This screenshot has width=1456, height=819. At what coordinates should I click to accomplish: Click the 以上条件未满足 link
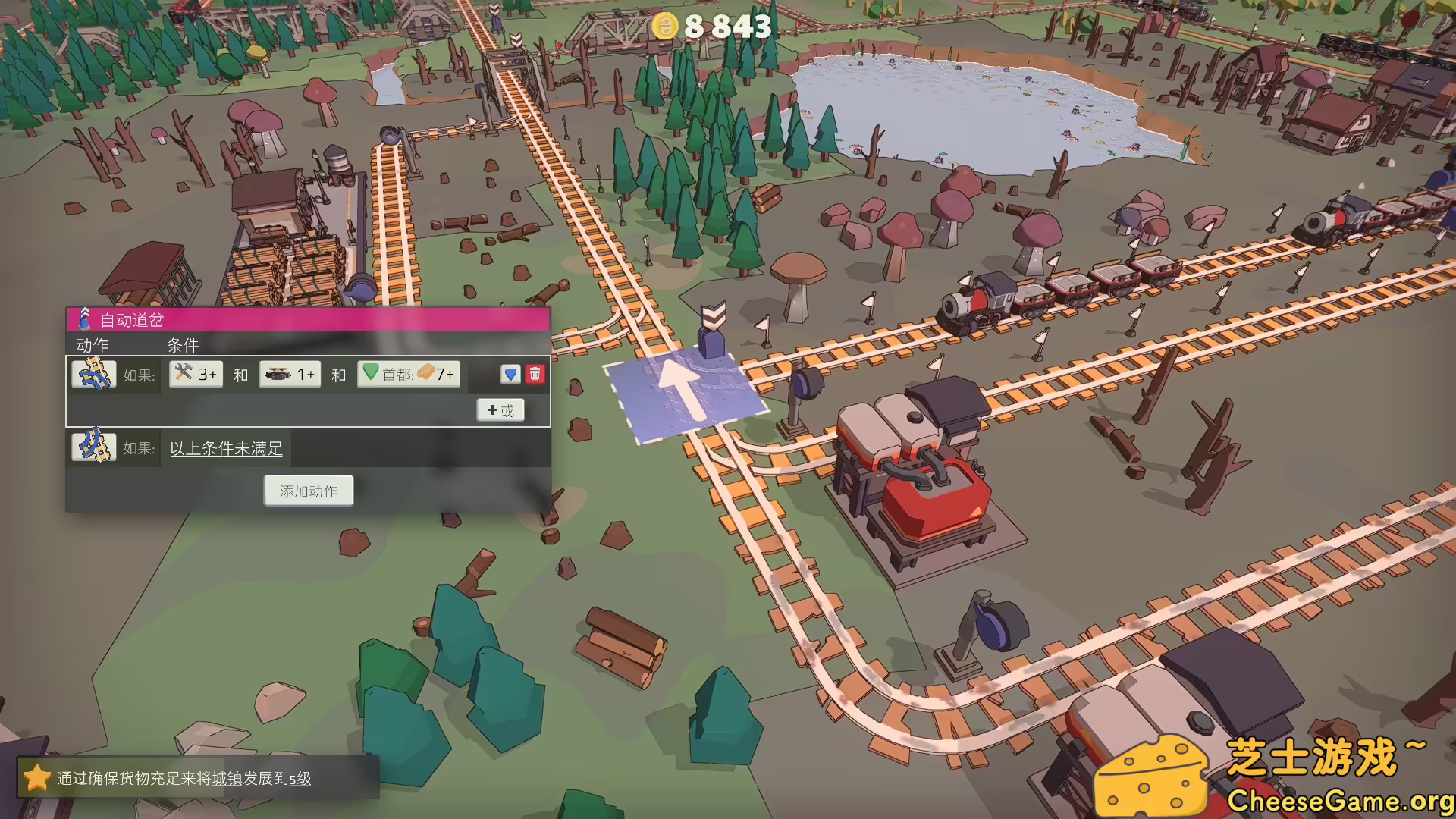point(224,449)
